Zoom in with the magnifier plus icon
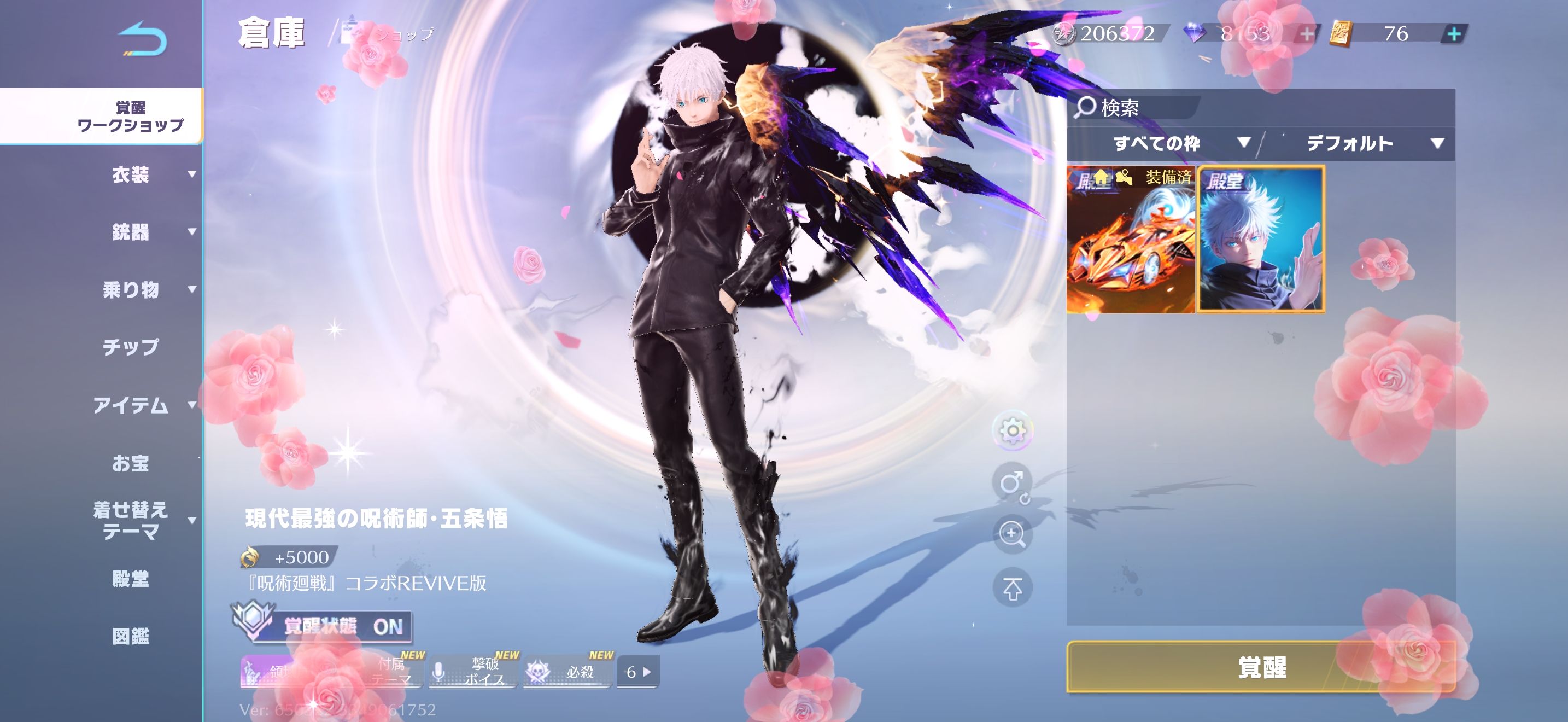1568x722 pixels. tap(1013, 534)
